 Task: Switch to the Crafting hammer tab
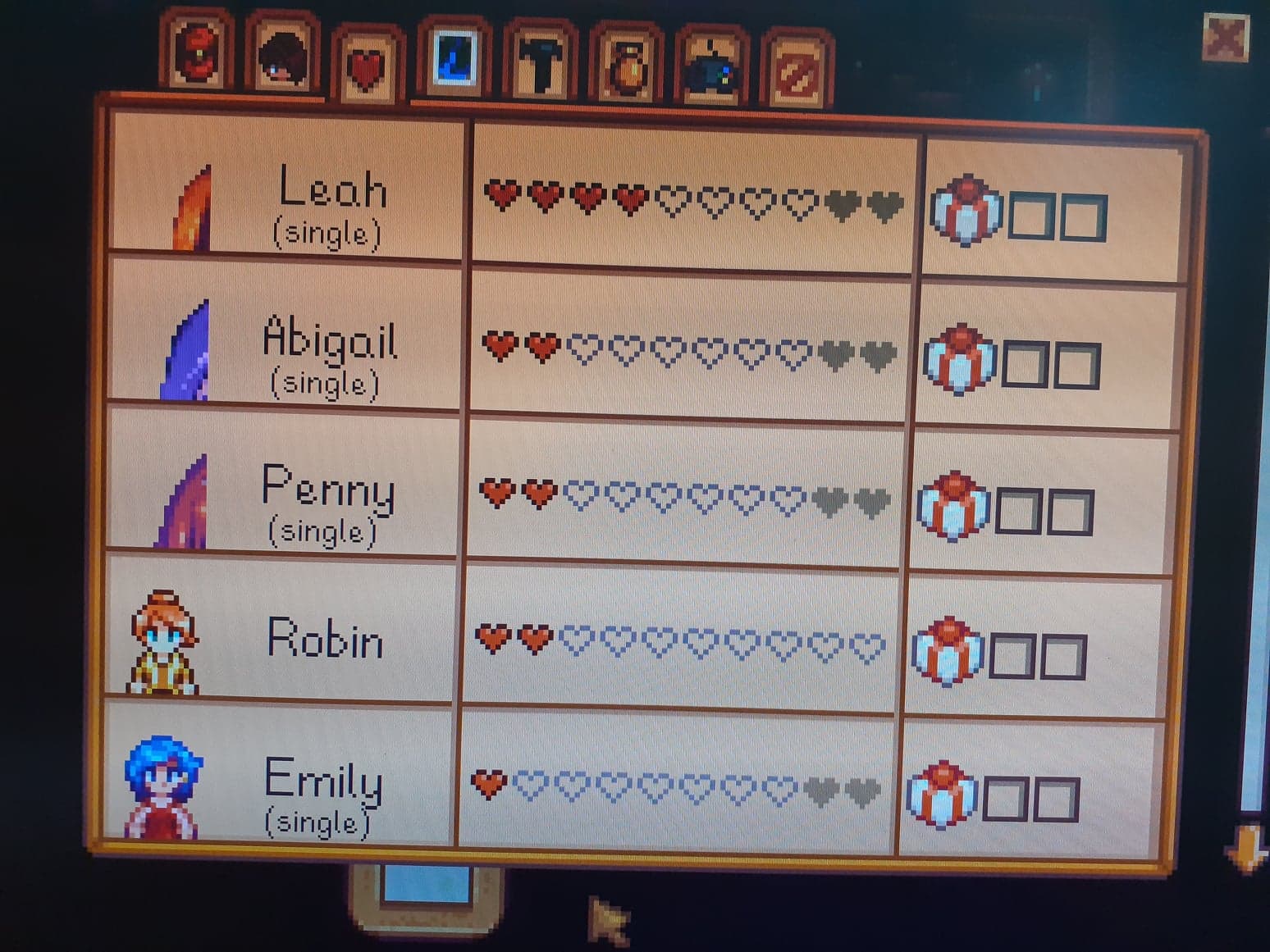540,64
